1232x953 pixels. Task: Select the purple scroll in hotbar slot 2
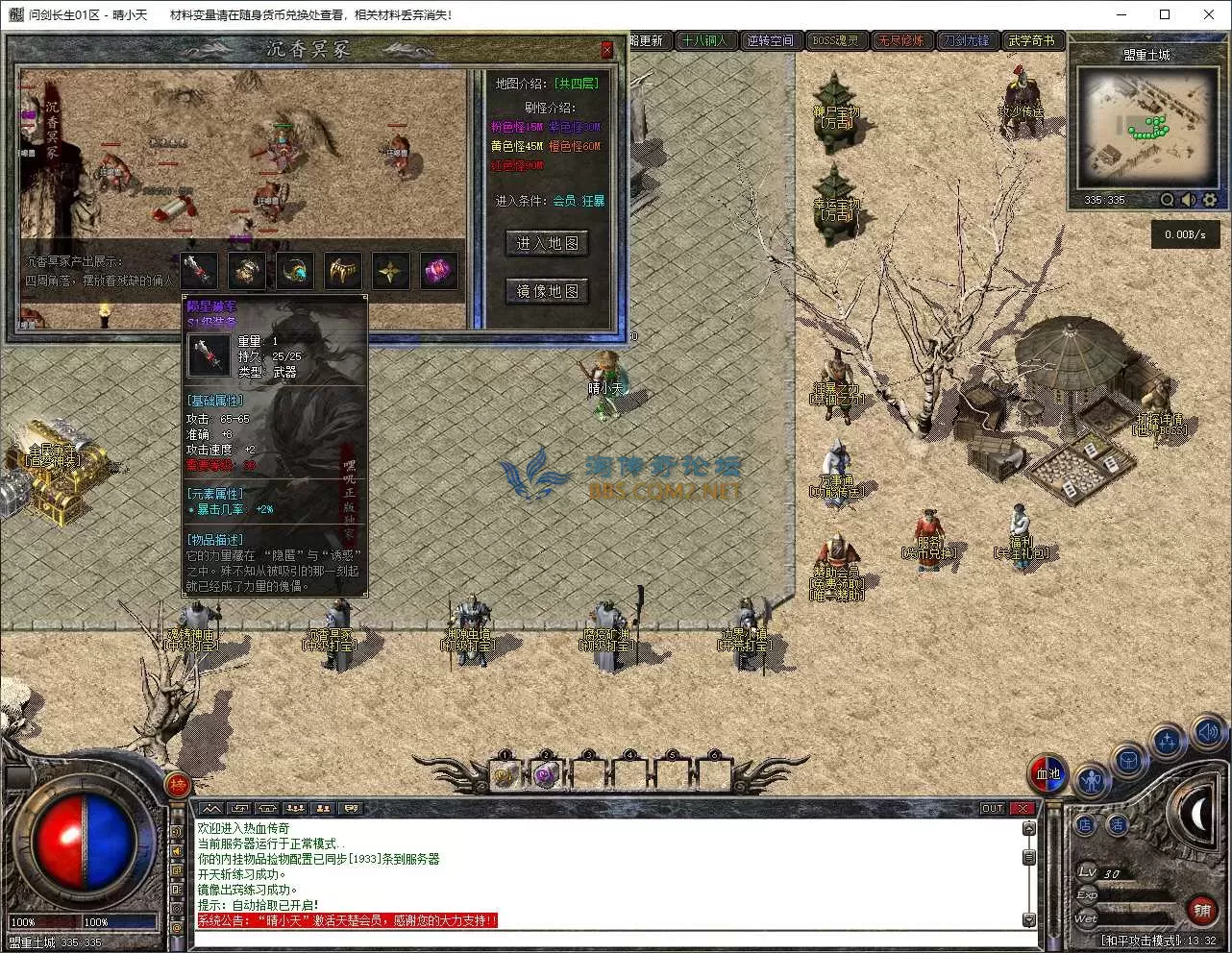tap(546, 774)
